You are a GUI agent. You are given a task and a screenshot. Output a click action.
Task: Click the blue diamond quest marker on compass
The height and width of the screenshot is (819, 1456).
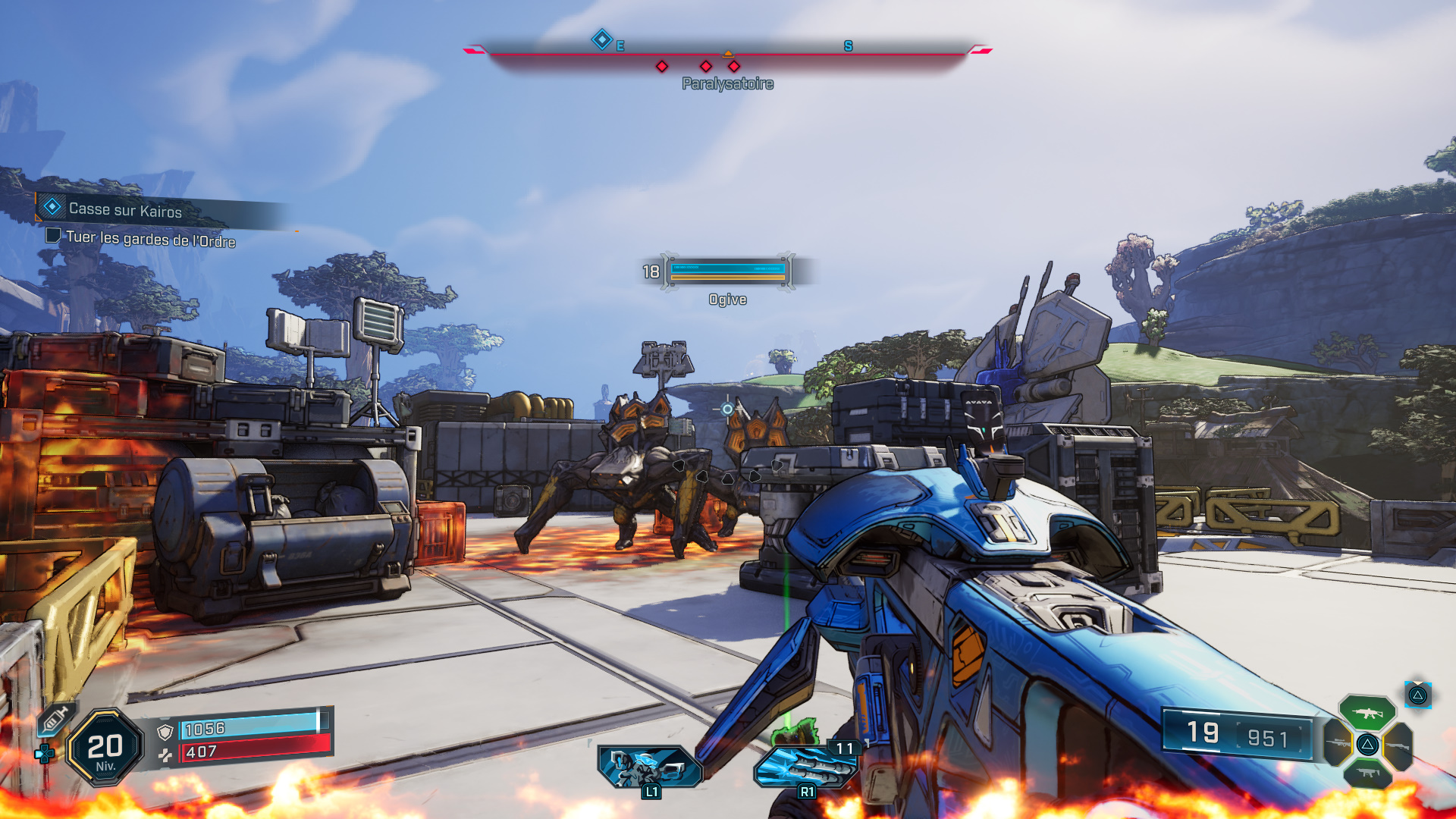(601, 39)
